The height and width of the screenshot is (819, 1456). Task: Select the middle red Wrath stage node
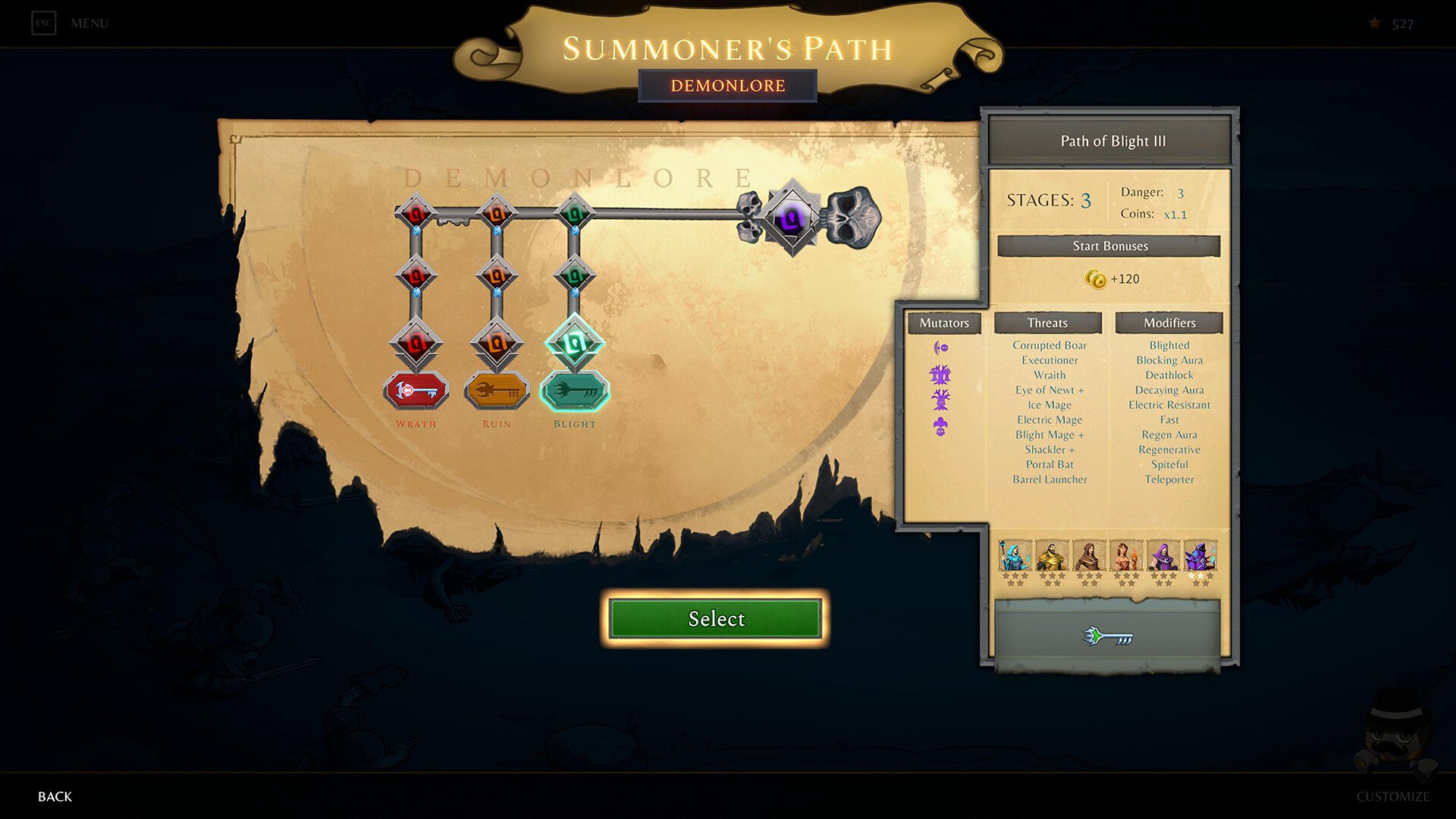pos(416,275)
